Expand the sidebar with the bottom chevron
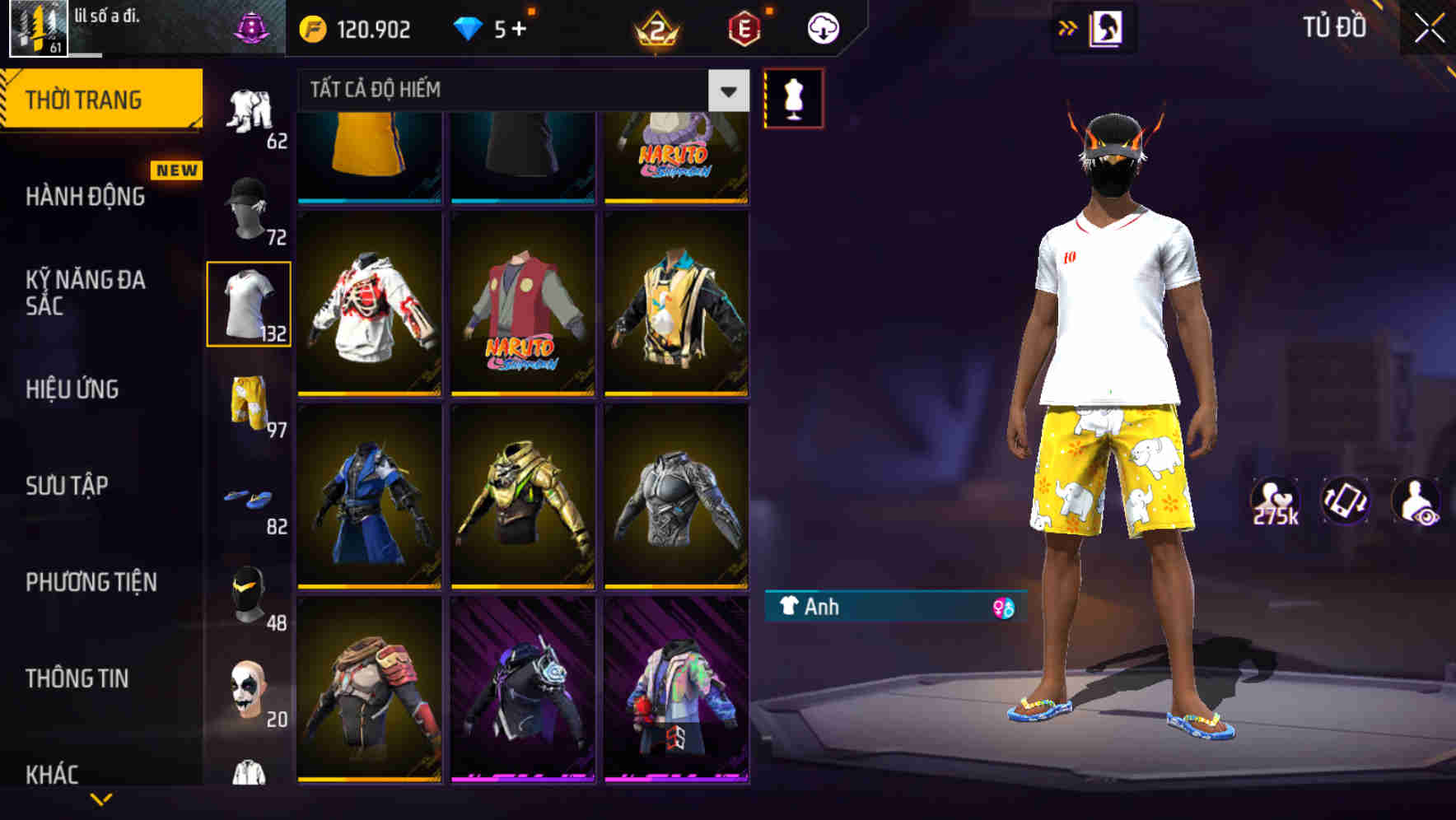 coord(100,801)
